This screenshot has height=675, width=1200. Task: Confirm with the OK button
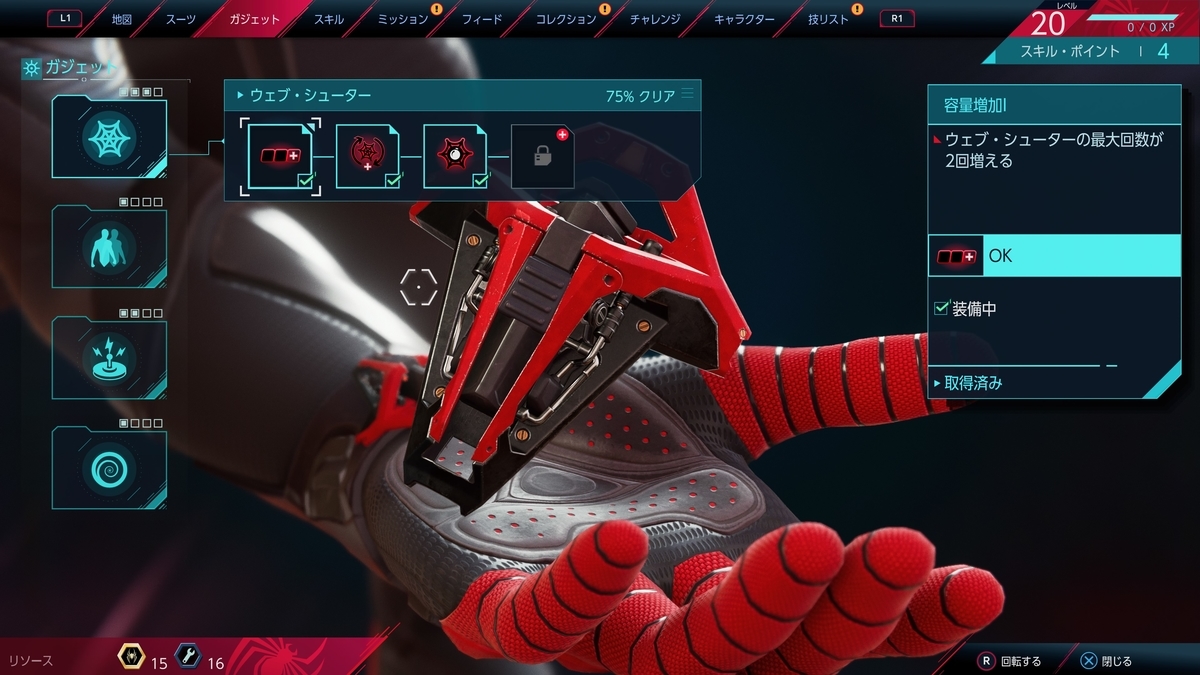pyautogui.click(x=1054, y=256)
